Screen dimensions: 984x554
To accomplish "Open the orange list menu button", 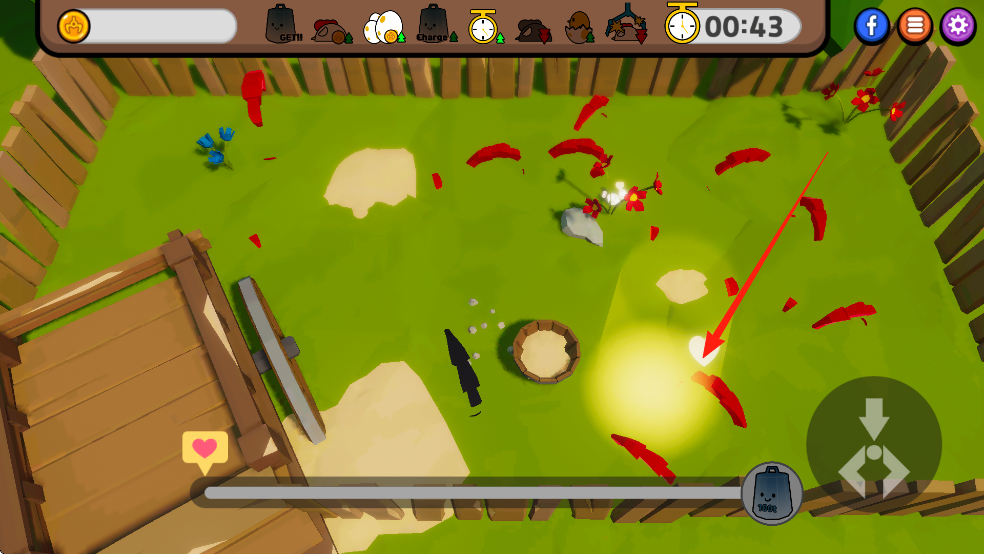I will pyautogui.click(x=915, y=26).
